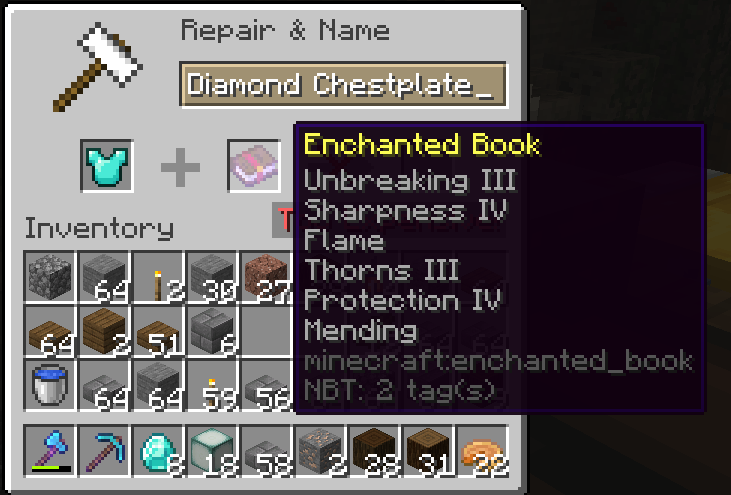Pick up the stack of 31 dark oak logs
Image resolution: width=731 pixels, height=495 pixels.
[428, 451]
